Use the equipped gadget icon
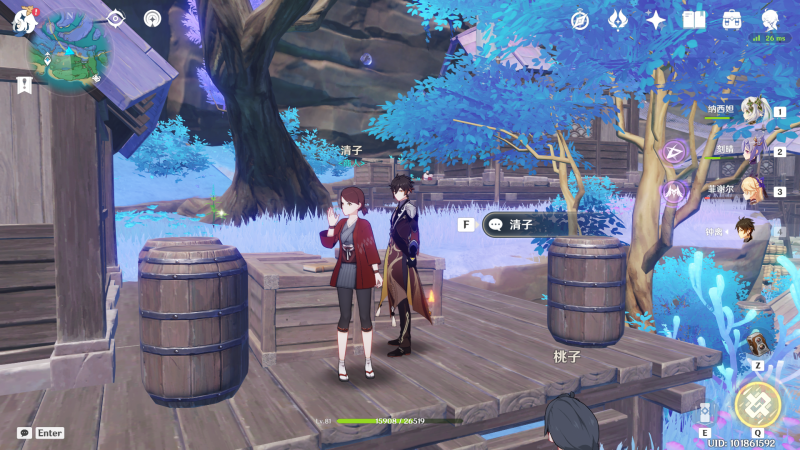 coord(758,344)
